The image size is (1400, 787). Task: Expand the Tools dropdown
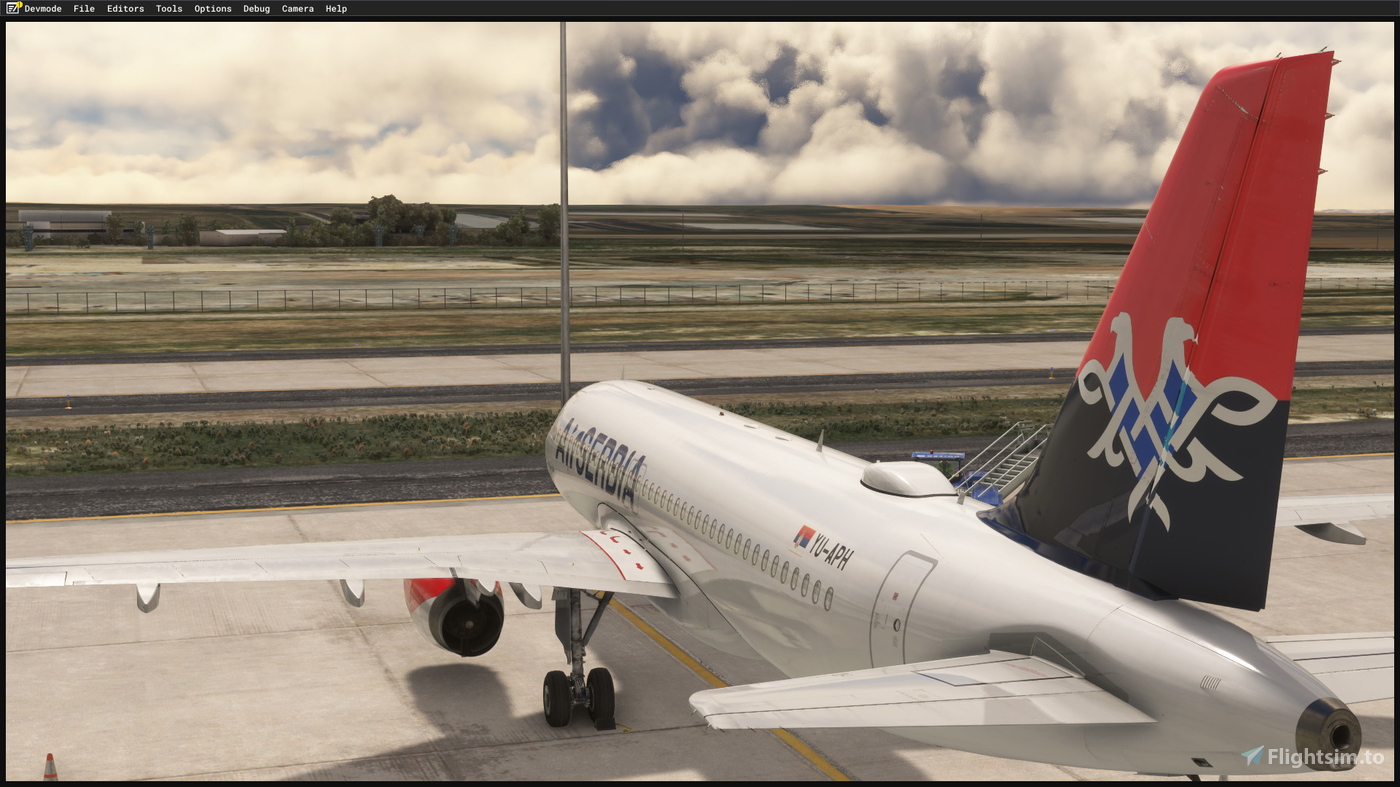(168, 8)
